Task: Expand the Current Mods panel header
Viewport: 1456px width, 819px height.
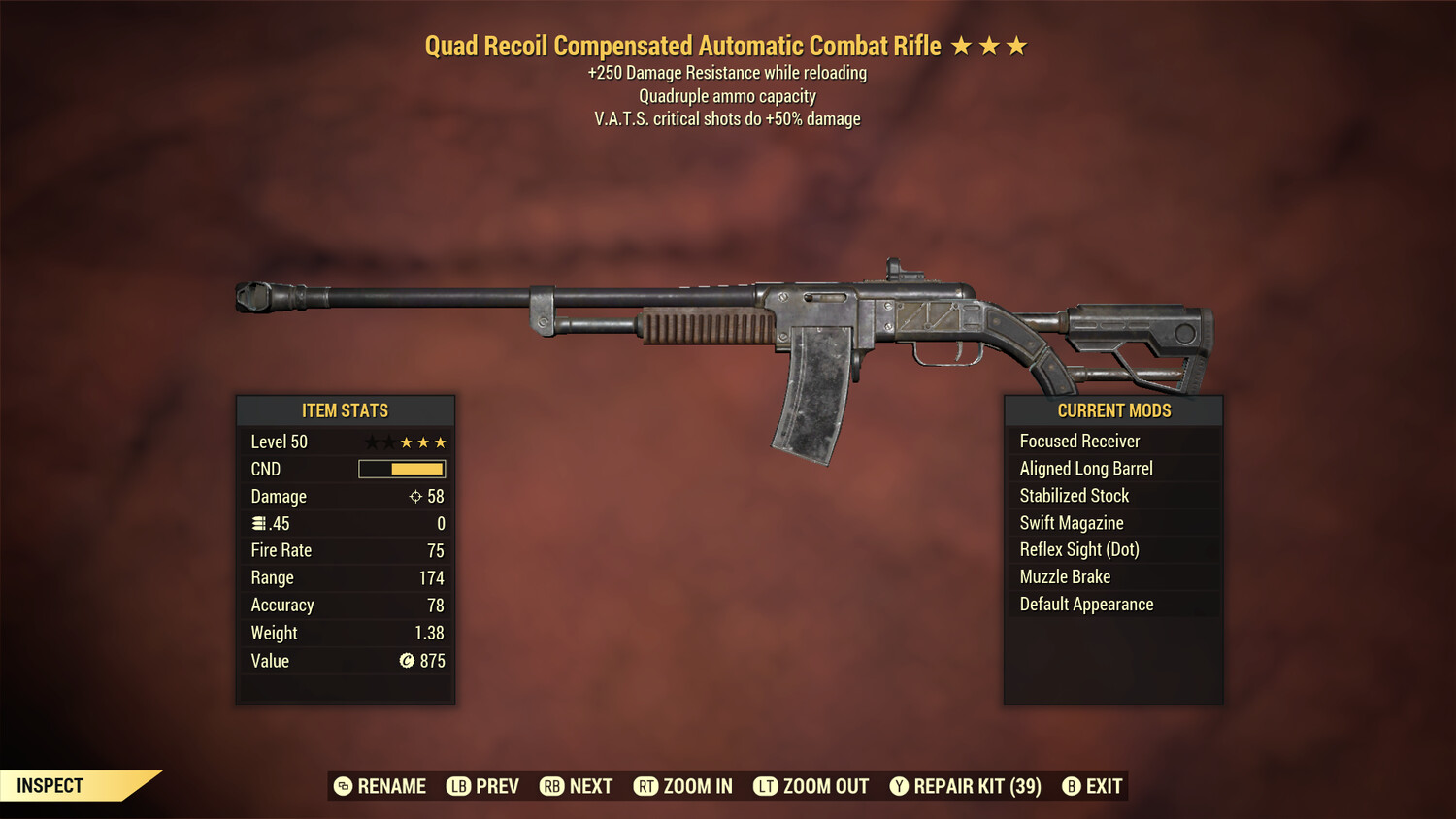Action: pyautogui.click(x=1113, y=410)
